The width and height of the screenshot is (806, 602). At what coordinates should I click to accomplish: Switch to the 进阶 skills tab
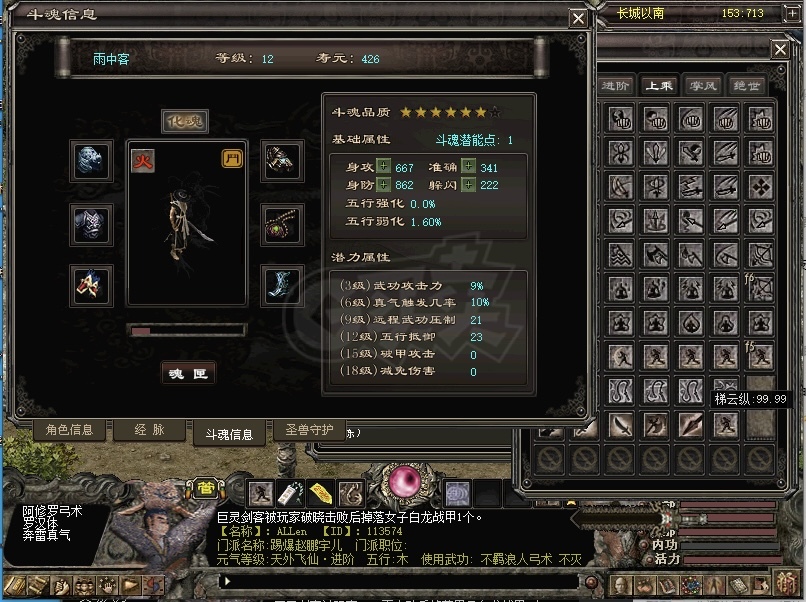pos(617,86)
